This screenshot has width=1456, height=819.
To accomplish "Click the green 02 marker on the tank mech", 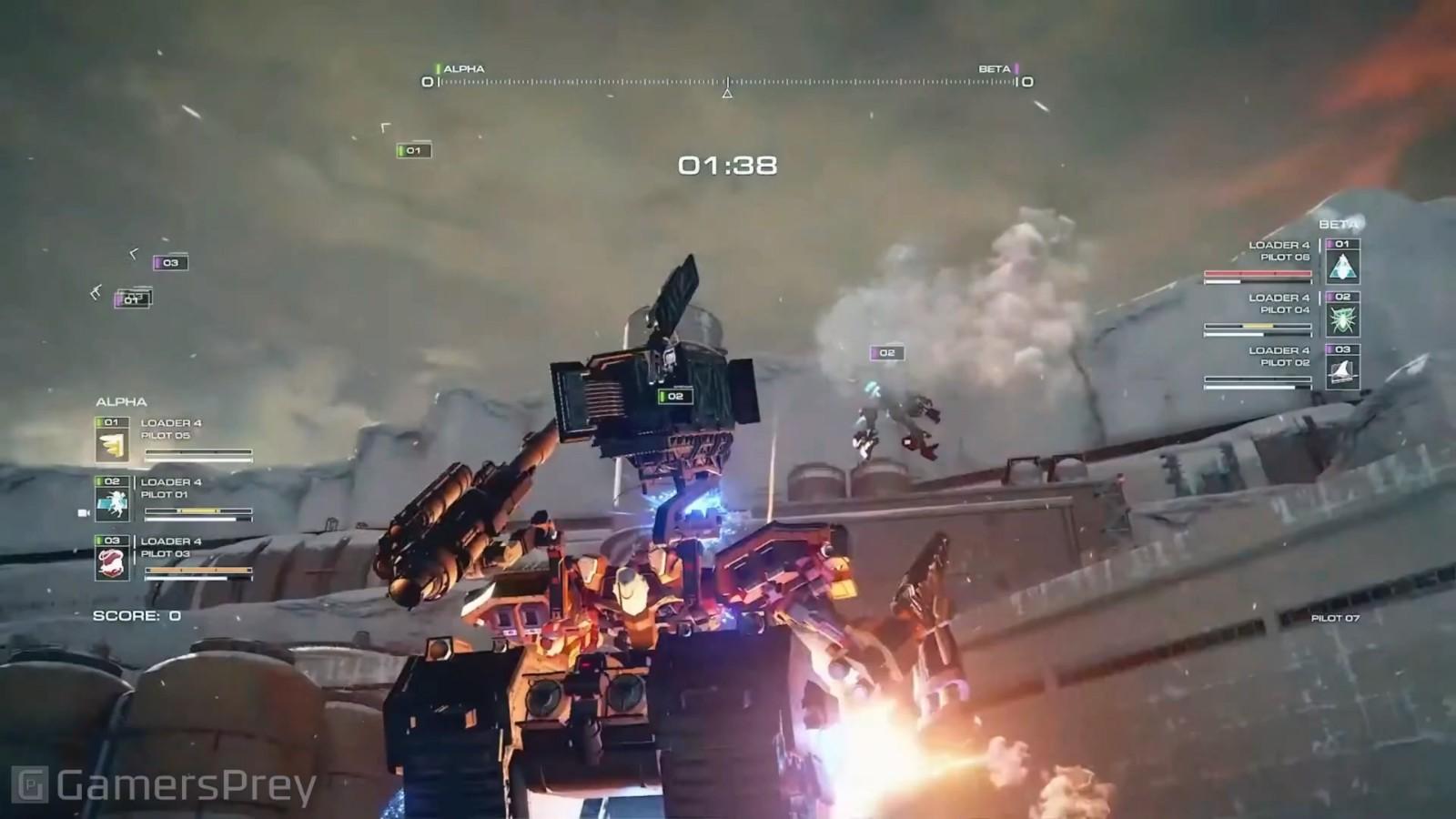I will coord(675,397).
